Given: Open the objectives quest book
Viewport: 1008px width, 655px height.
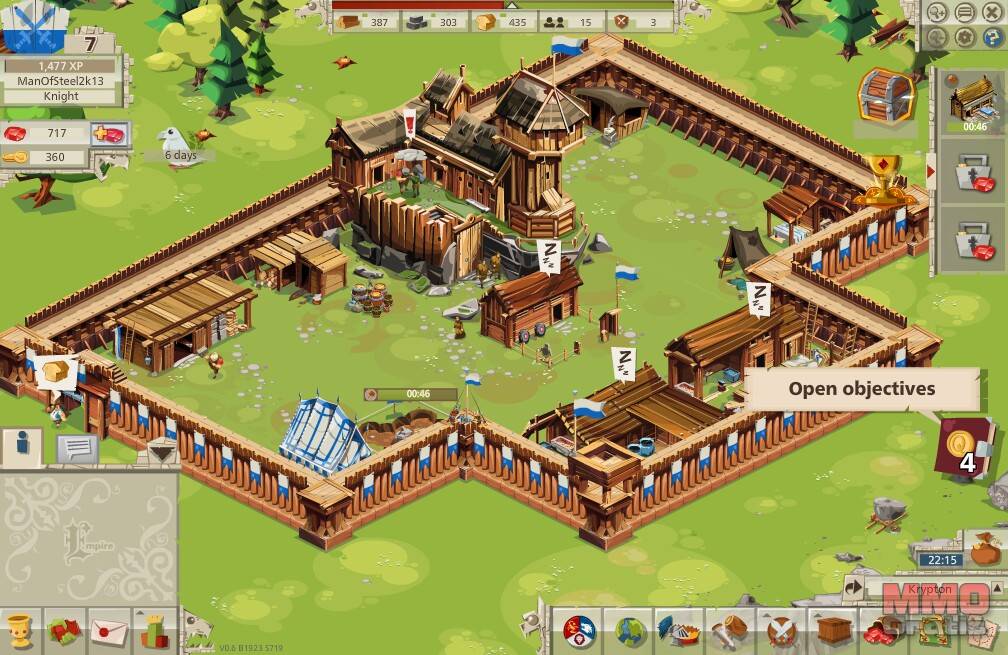Looking at the screenshot, I should point(964,446).
